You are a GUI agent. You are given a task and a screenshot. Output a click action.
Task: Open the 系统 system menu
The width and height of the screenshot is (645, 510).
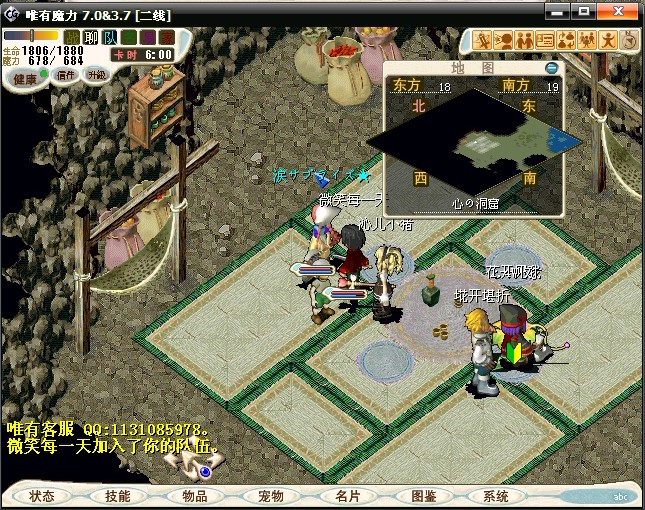[496, 496]
